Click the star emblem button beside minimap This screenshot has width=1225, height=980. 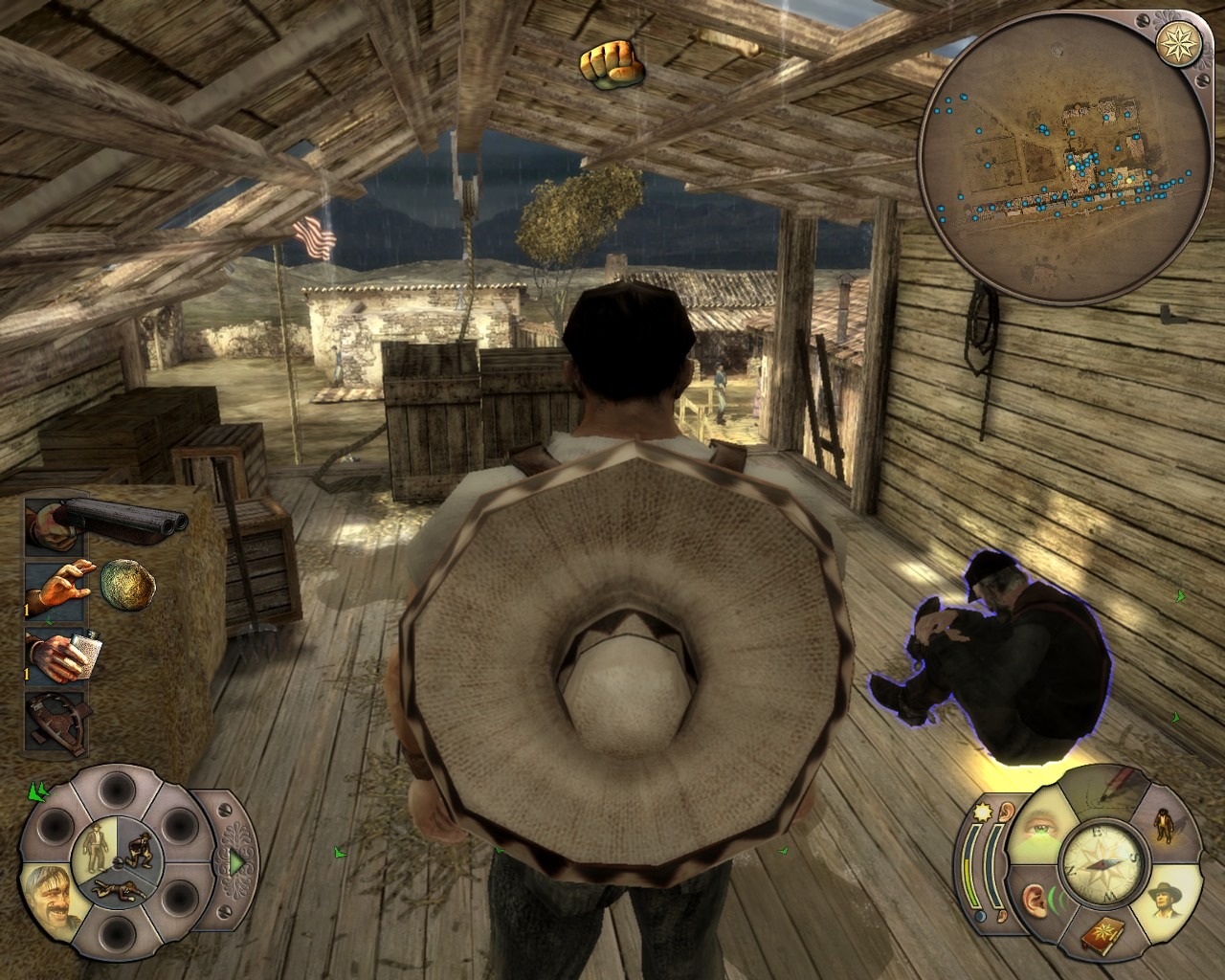click(1172, 42)
